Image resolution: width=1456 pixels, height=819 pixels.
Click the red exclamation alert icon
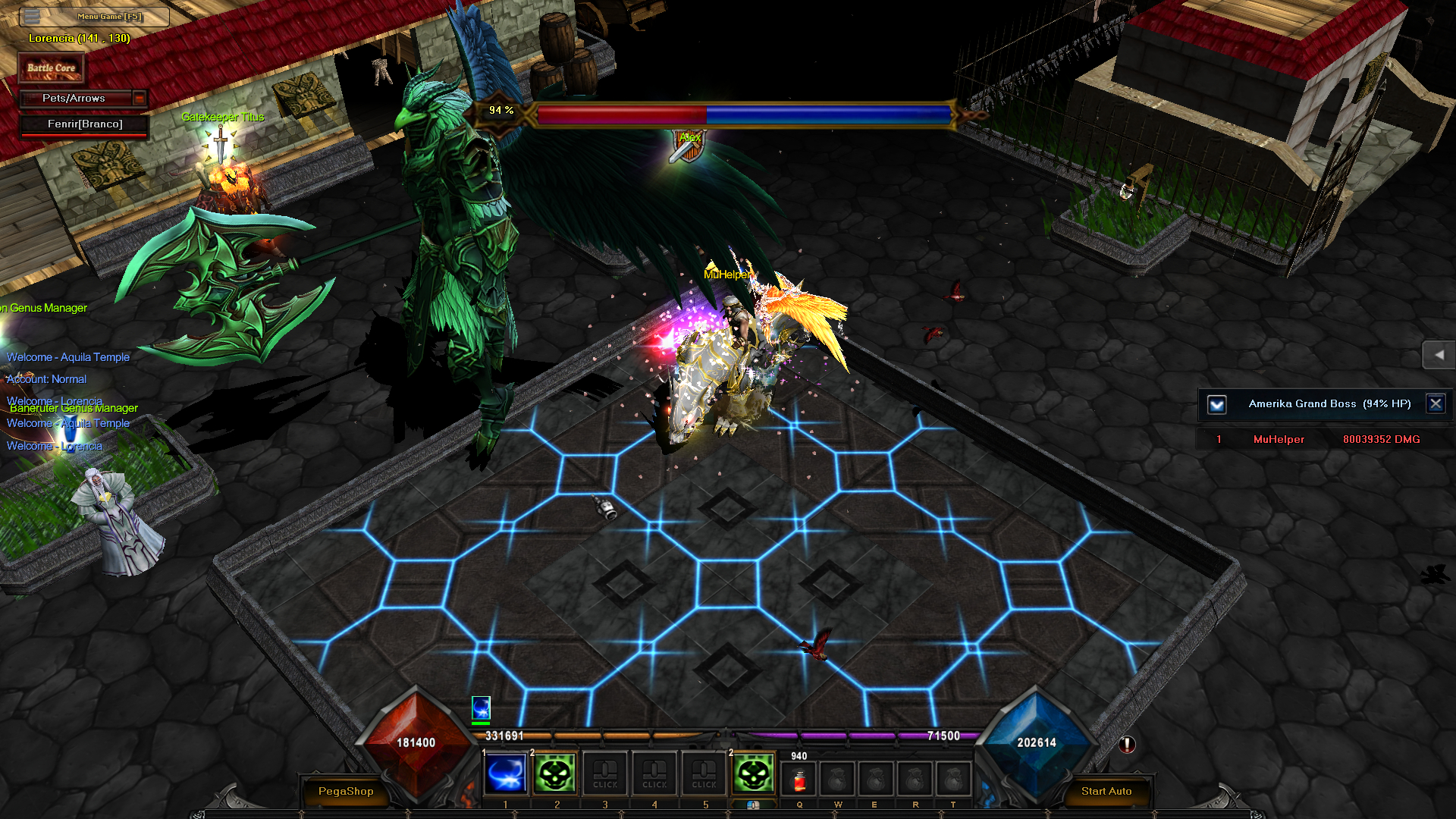[x=1127, y=745]
